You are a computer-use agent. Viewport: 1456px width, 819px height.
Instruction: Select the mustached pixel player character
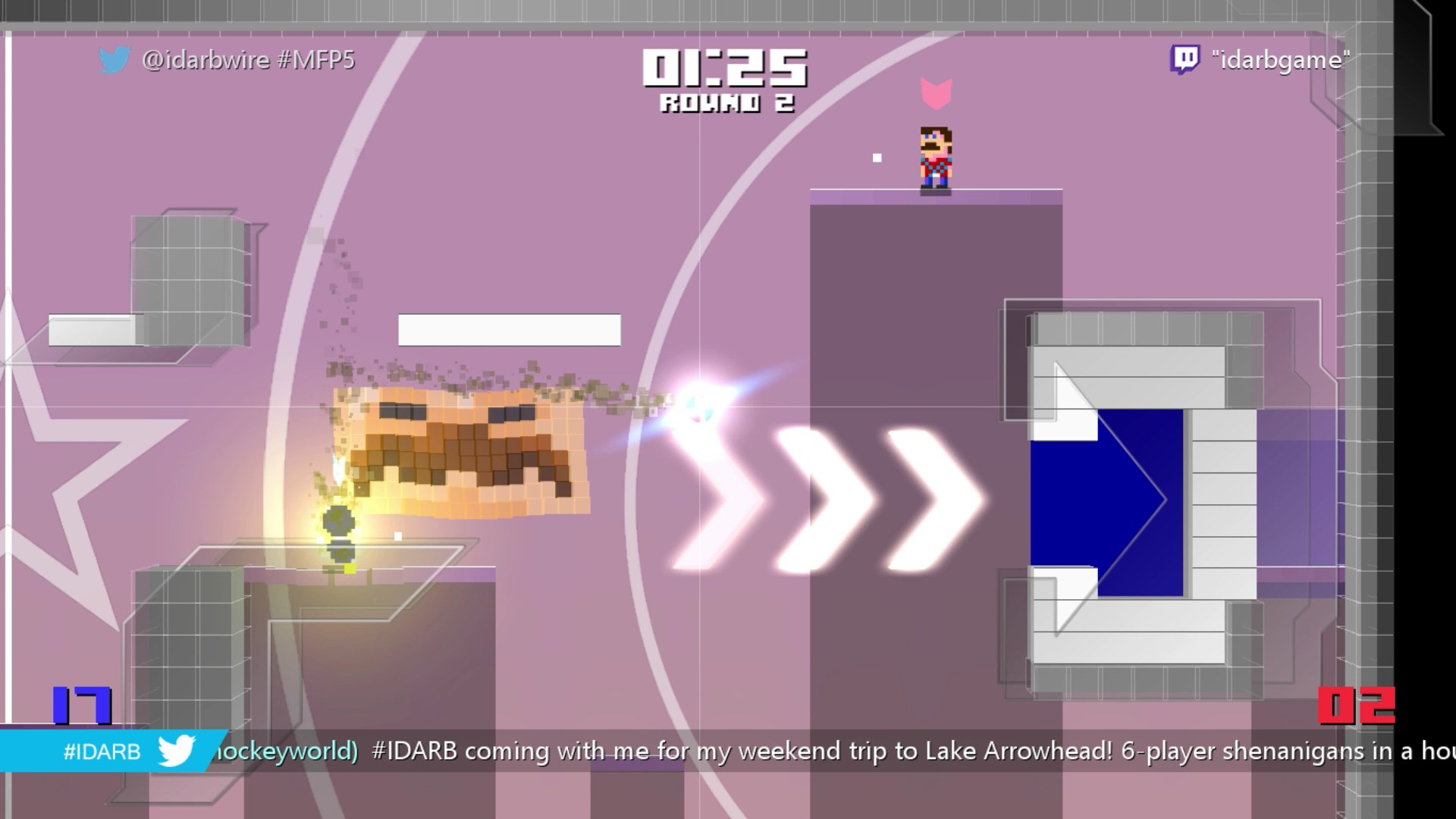pos(936,157)
